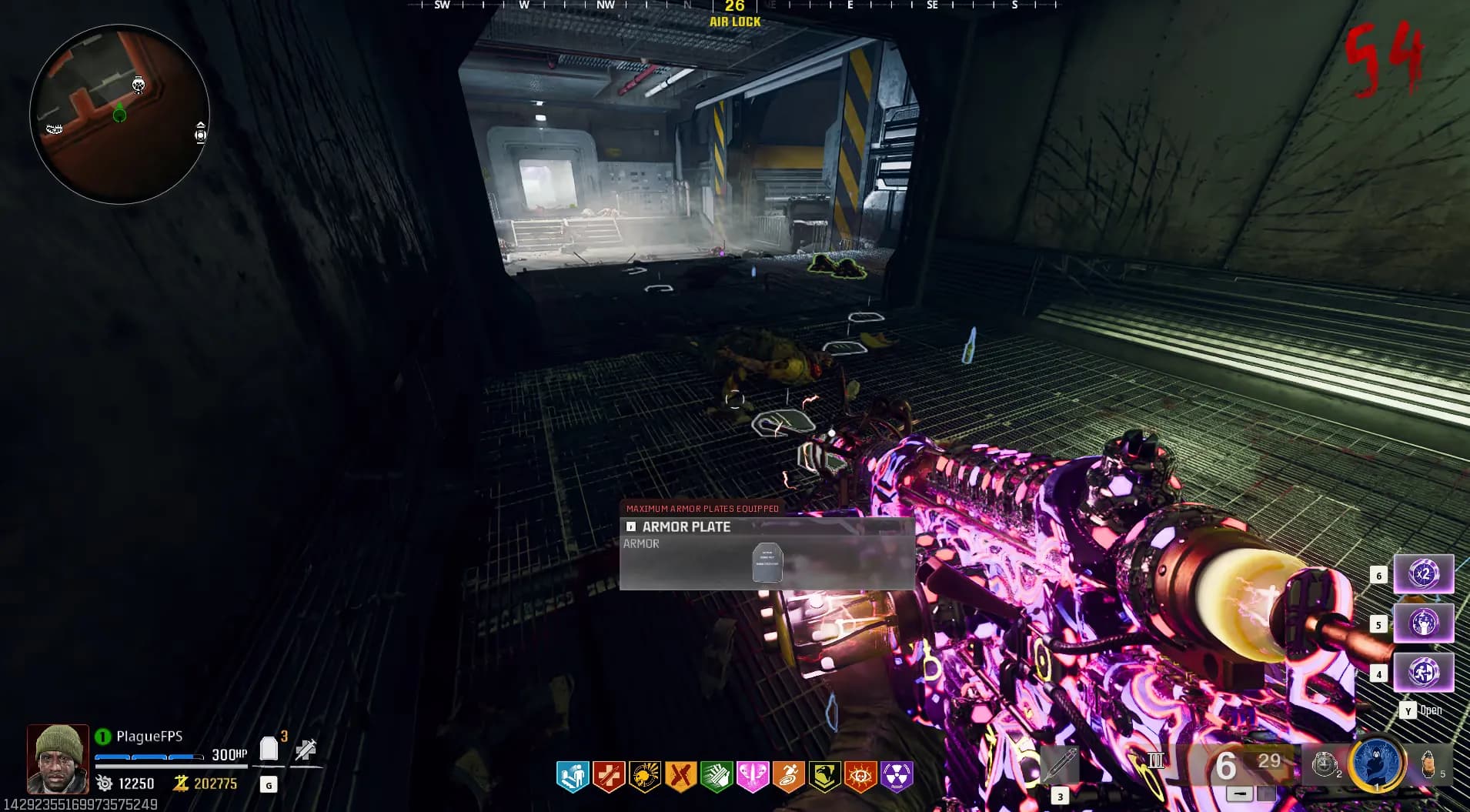
Task: Select the red cross Quick Revive perk
Action: [609, 777]
